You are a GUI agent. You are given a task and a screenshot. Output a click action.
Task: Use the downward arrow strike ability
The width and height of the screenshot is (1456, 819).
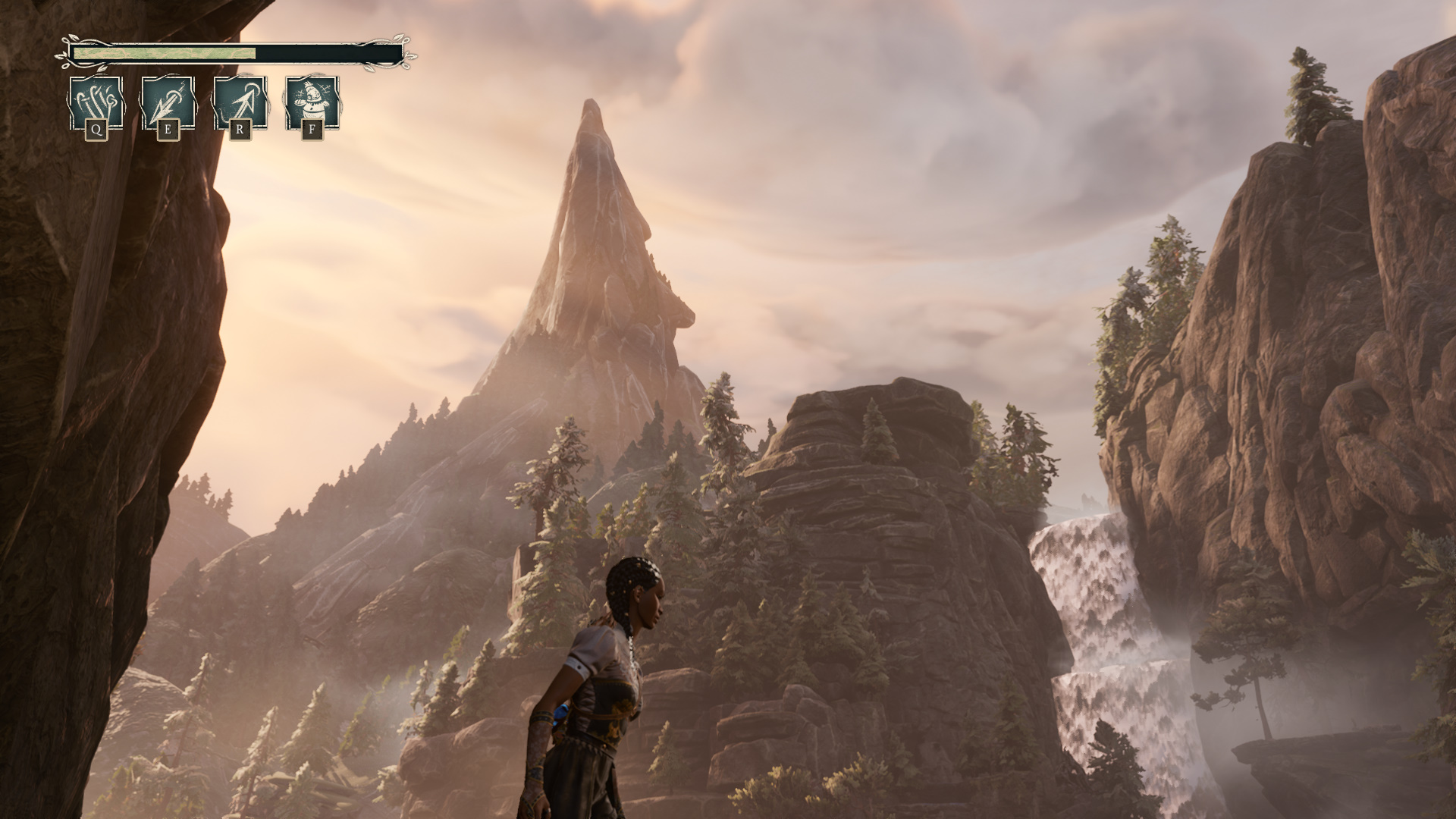168,103
